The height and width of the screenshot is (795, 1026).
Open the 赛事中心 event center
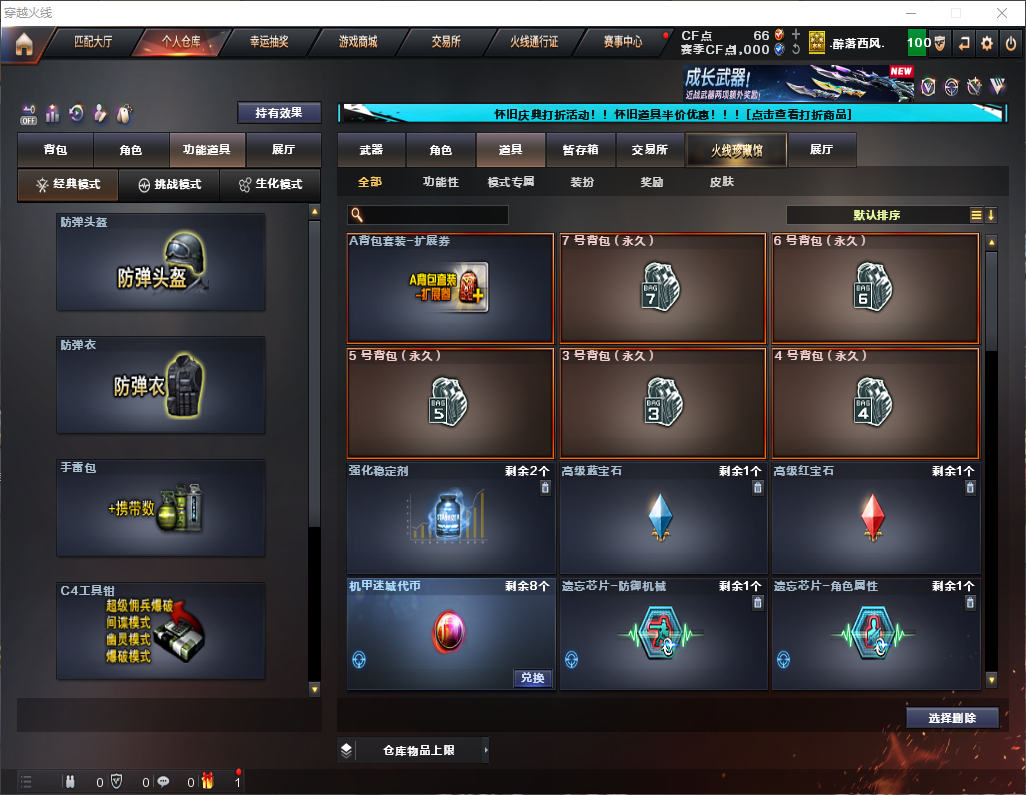coord(623,42)
